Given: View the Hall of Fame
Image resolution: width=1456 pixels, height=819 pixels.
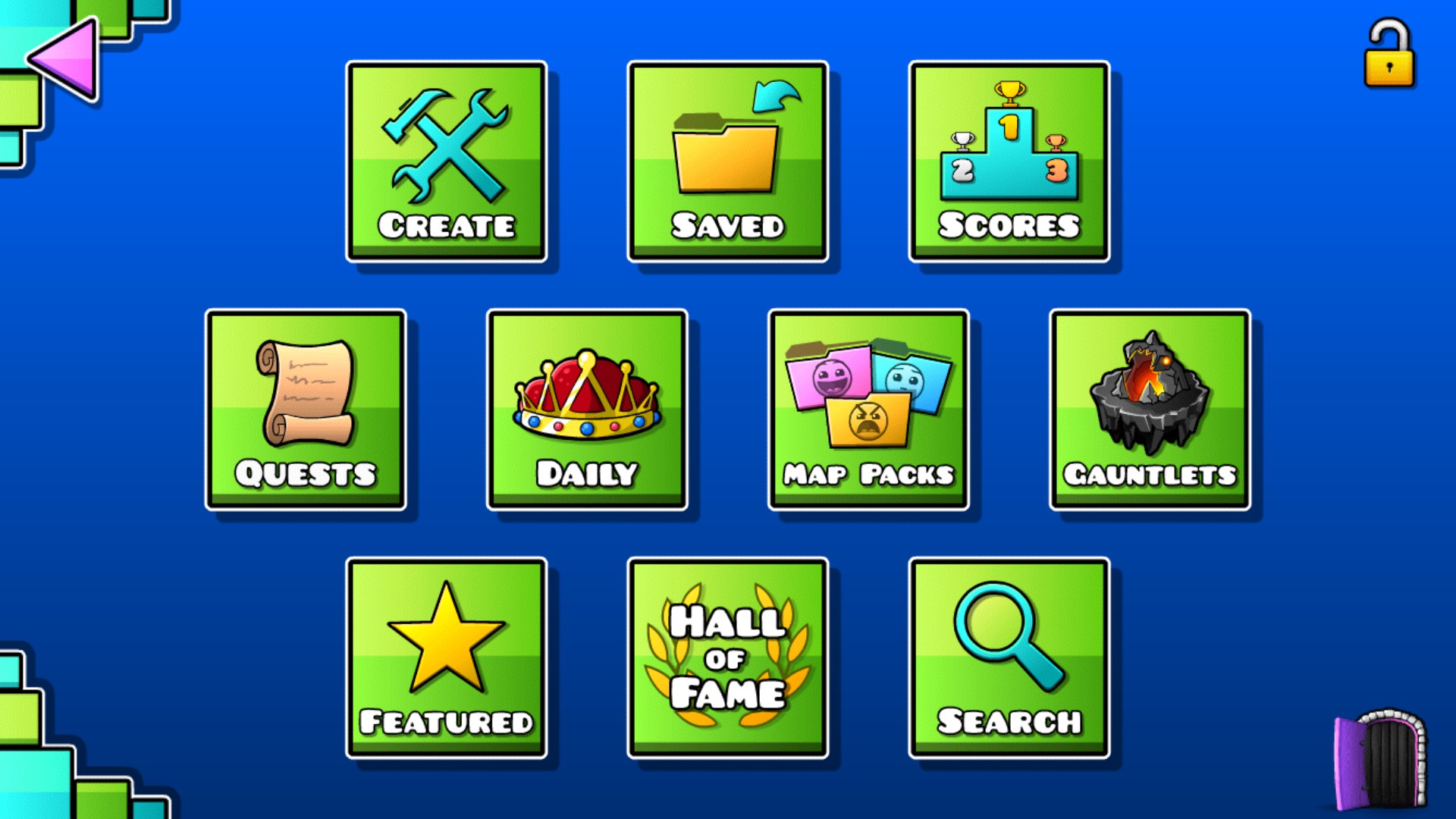Looking at the screenshot, I should point(728,656).
